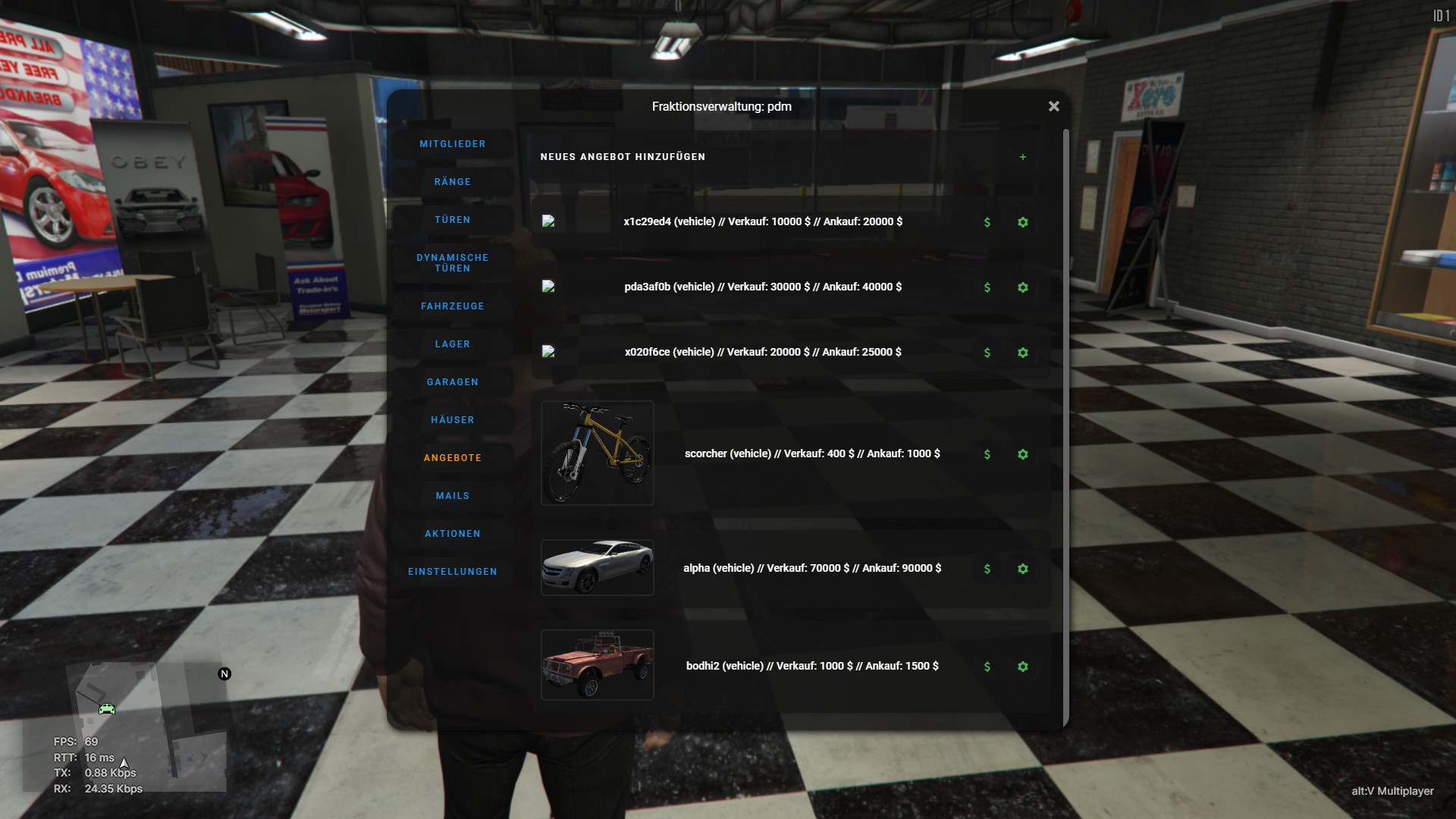Open the Mitglieder section
The height and width of the screenshot is (819, 1456).
click(453, 144)
